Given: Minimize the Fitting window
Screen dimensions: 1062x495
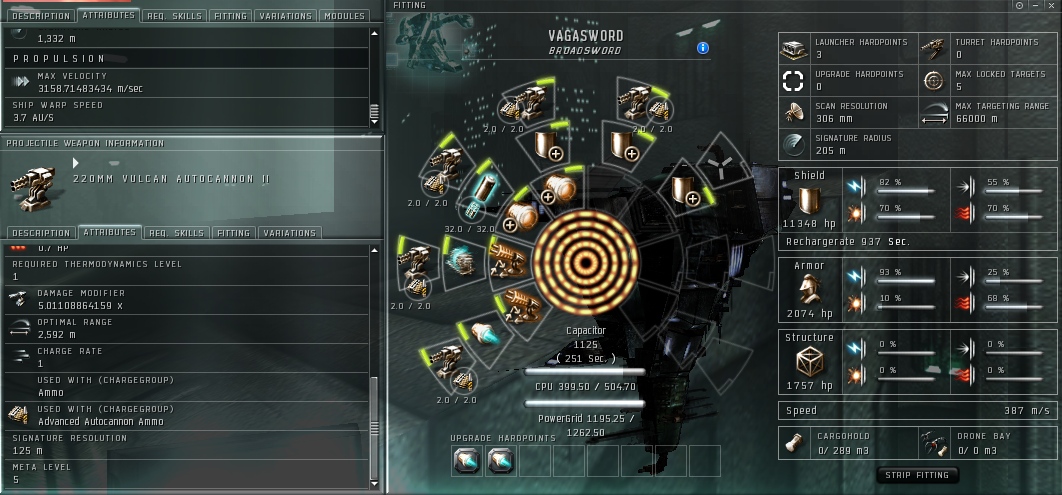Looking at the screenshot, I should [x=1034, y=5].
